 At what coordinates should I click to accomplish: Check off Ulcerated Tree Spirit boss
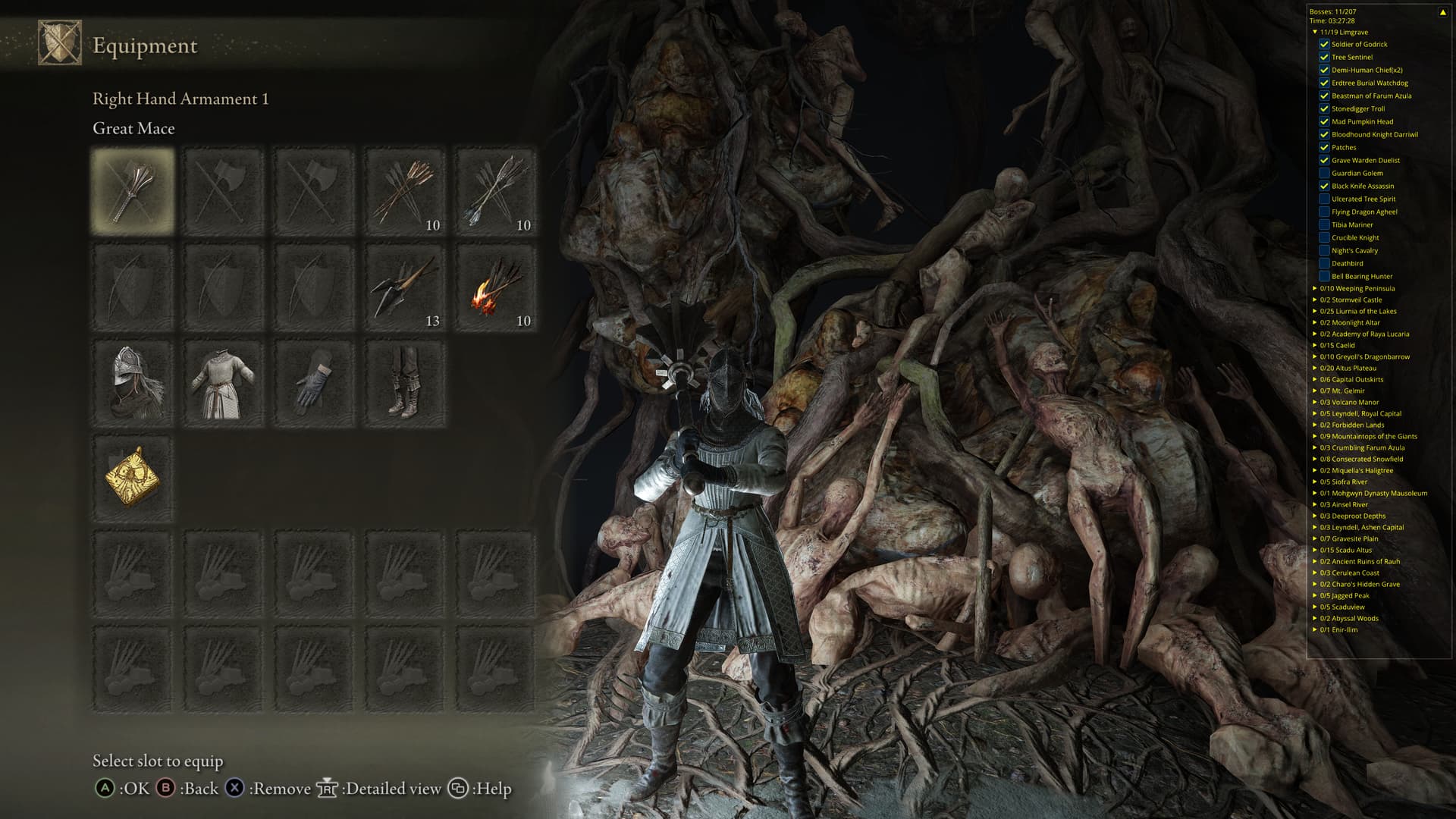pyautogui.click(x=1324, y=199)
